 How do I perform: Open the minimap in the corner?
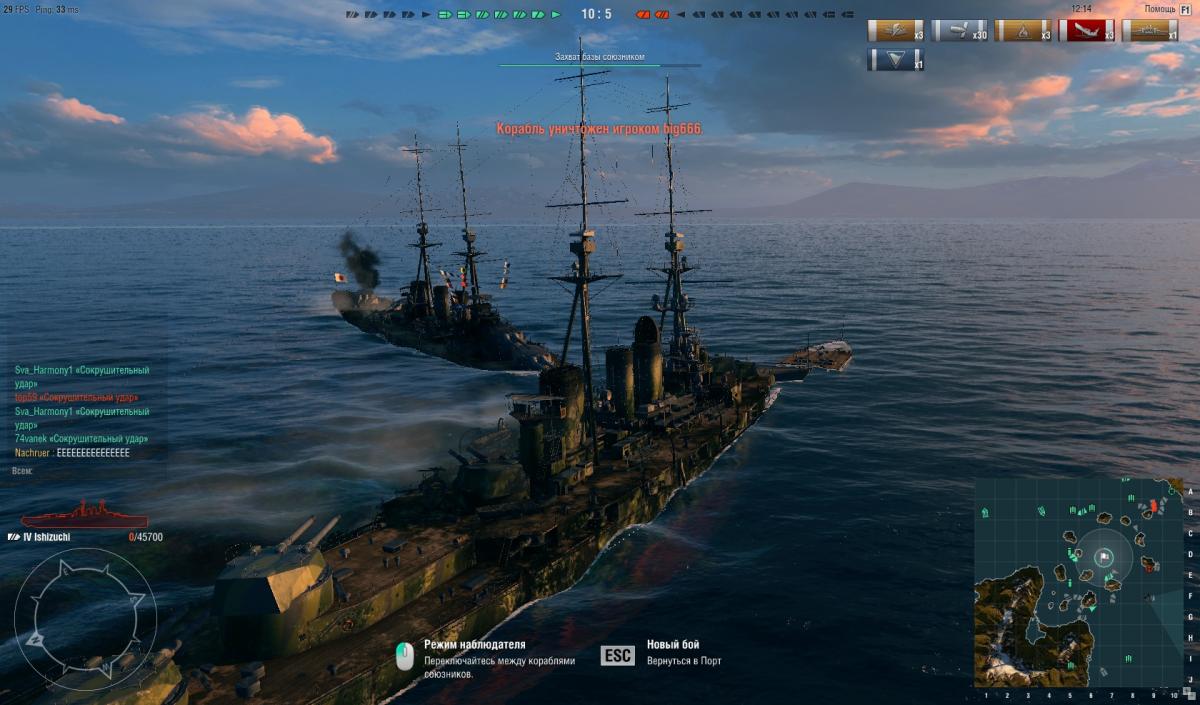(1079, 582)
